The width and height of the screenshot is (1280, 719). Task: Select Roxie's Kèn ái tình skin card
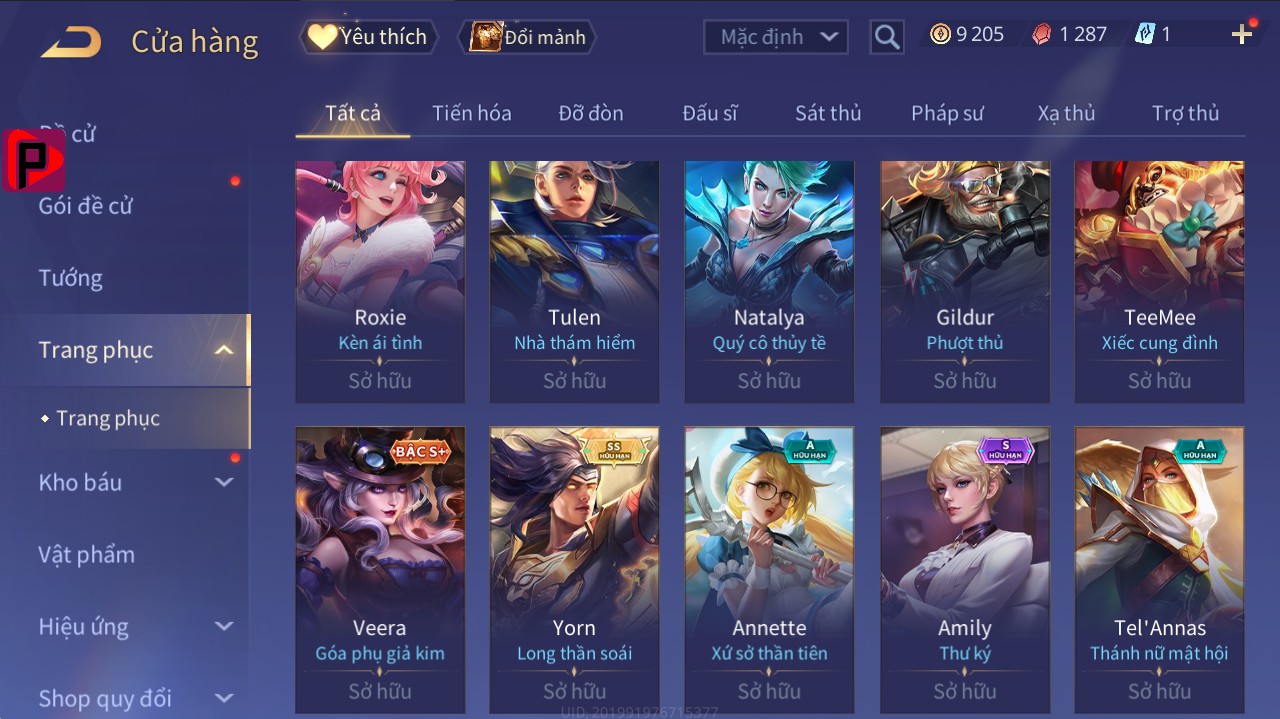pos(380,280)
